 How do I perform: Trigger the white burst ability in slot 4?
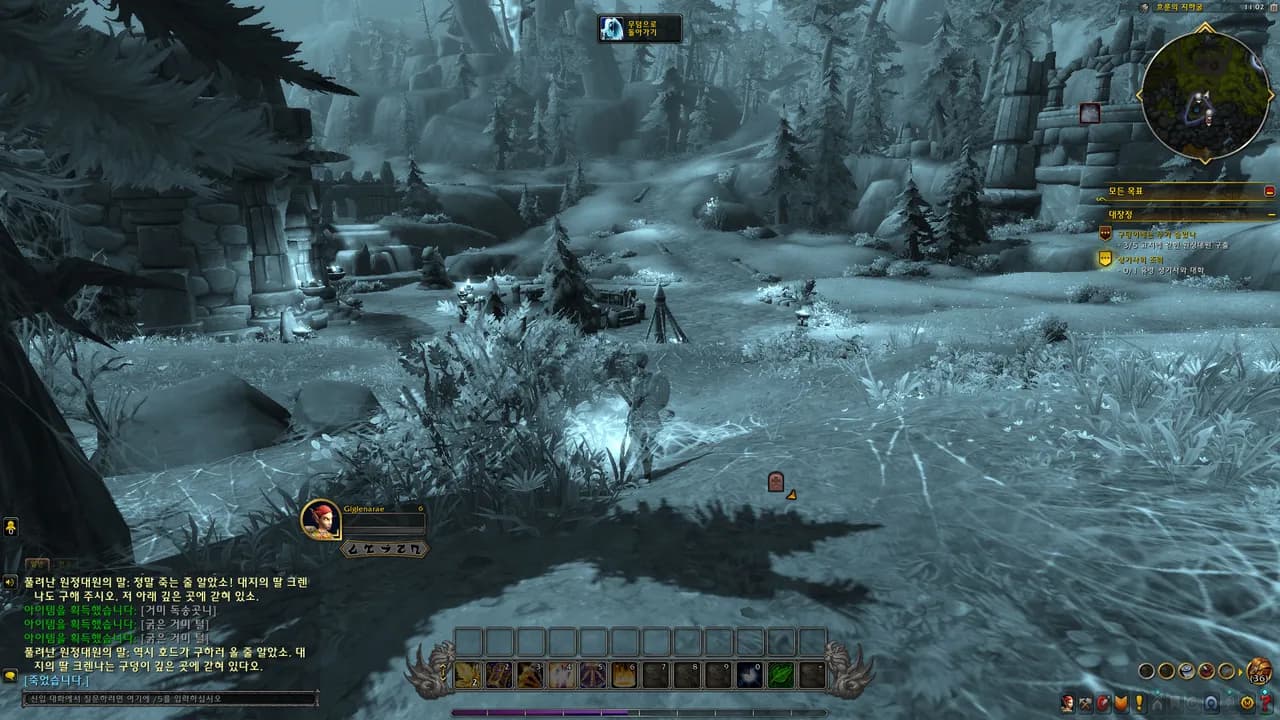point(562,676)
